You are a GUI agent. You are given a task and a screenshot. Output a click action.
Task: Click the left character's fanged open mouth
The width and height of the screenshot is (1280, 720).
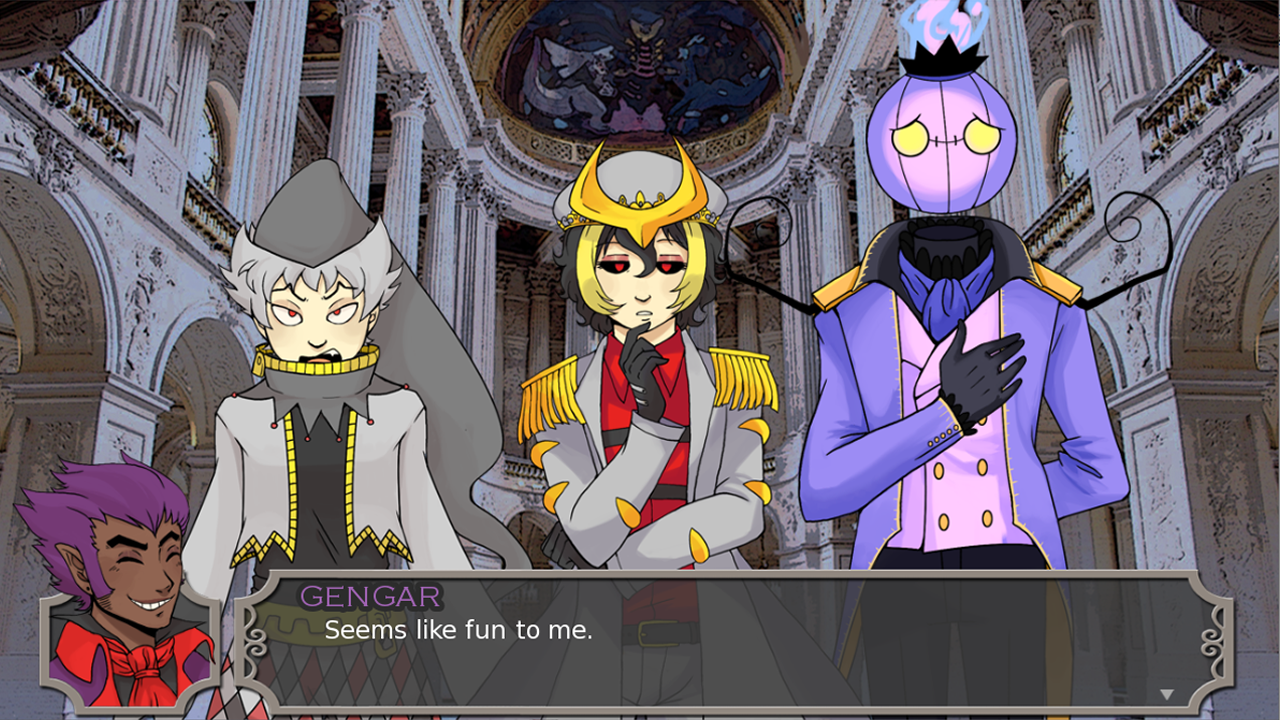[x=321, y=355]
